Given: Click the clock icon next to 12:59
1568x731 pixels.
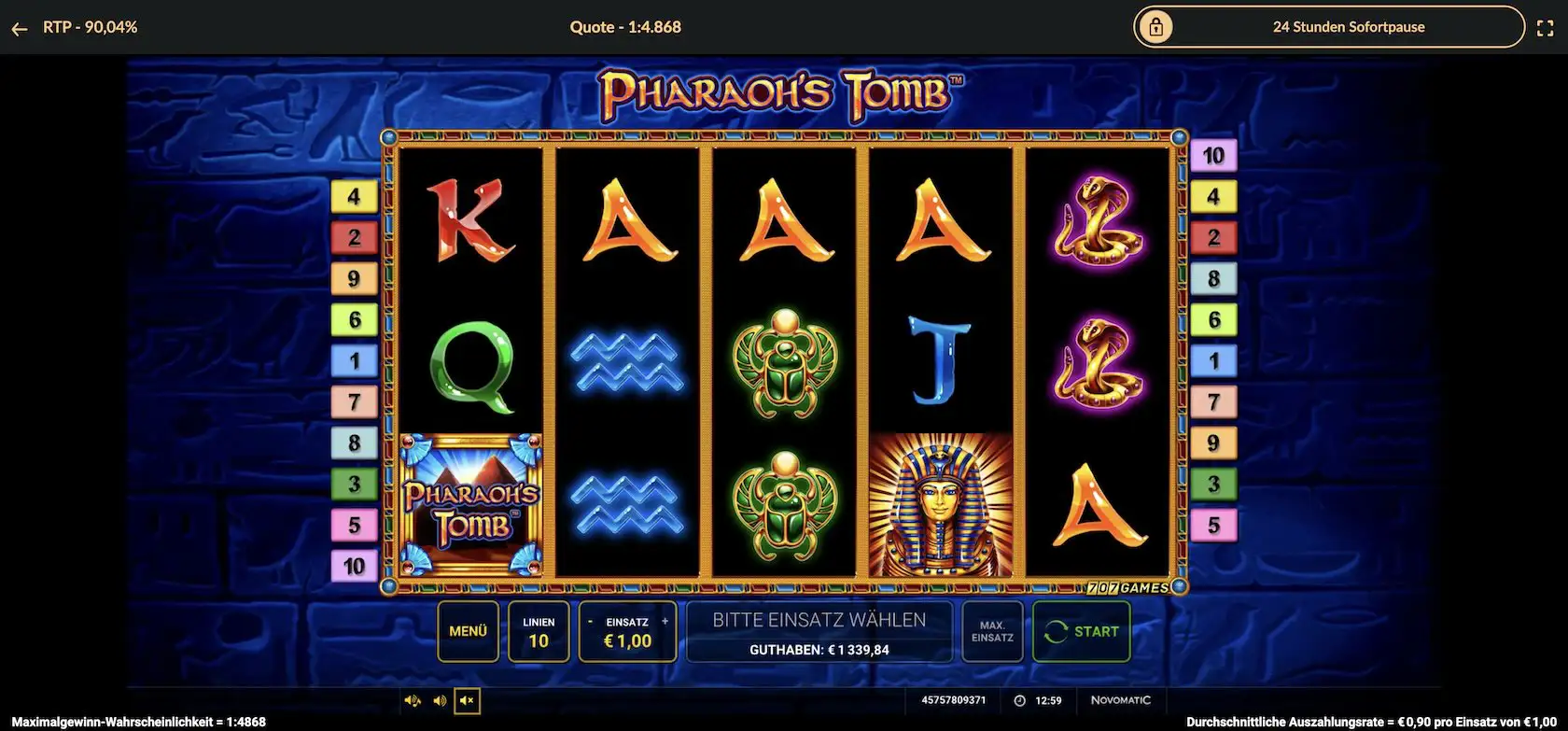Looking at the screenshot, I should click(1019, 700).
